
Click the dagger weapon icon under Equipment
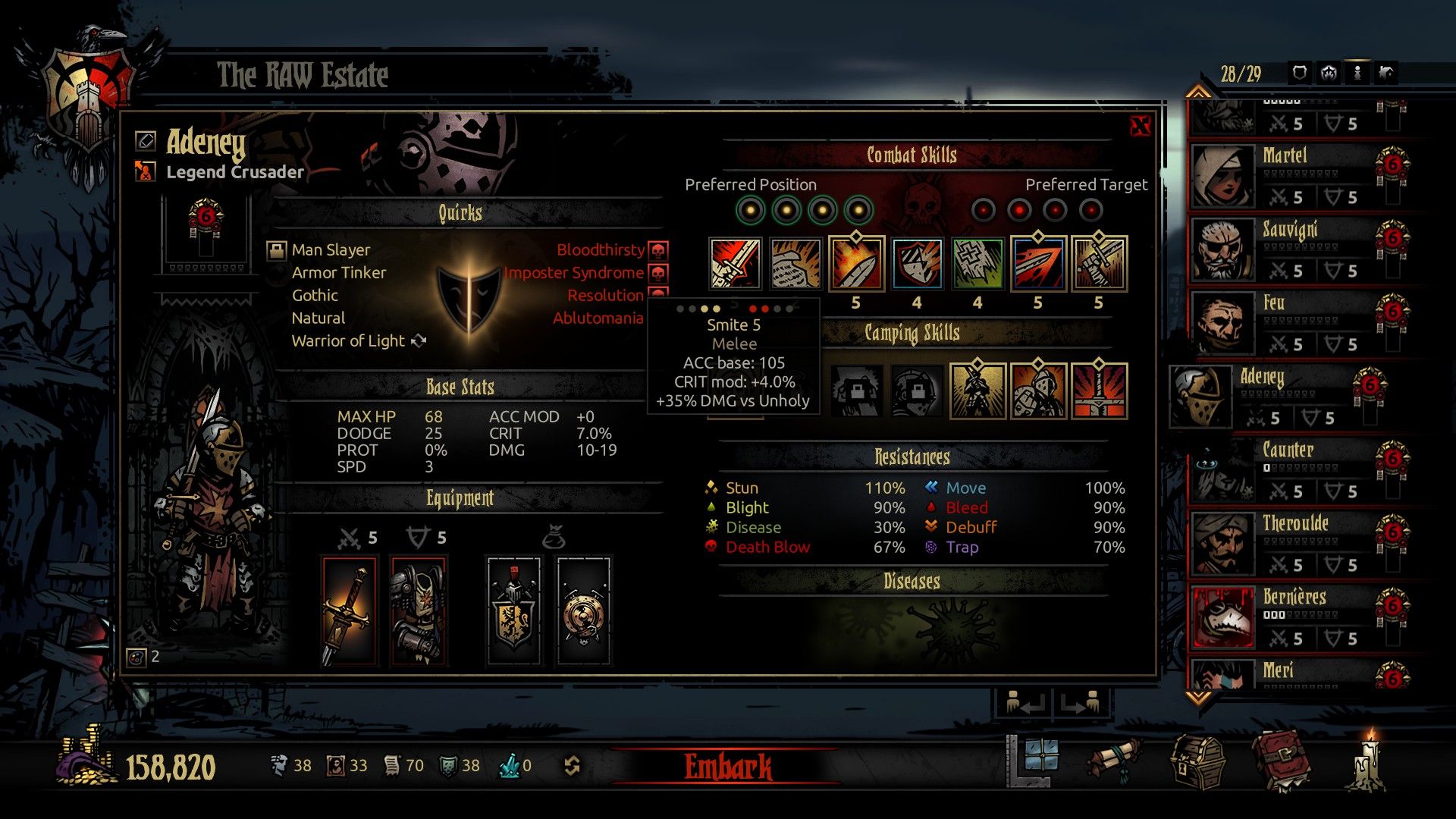pyautogui.click(x=350, y=609)
